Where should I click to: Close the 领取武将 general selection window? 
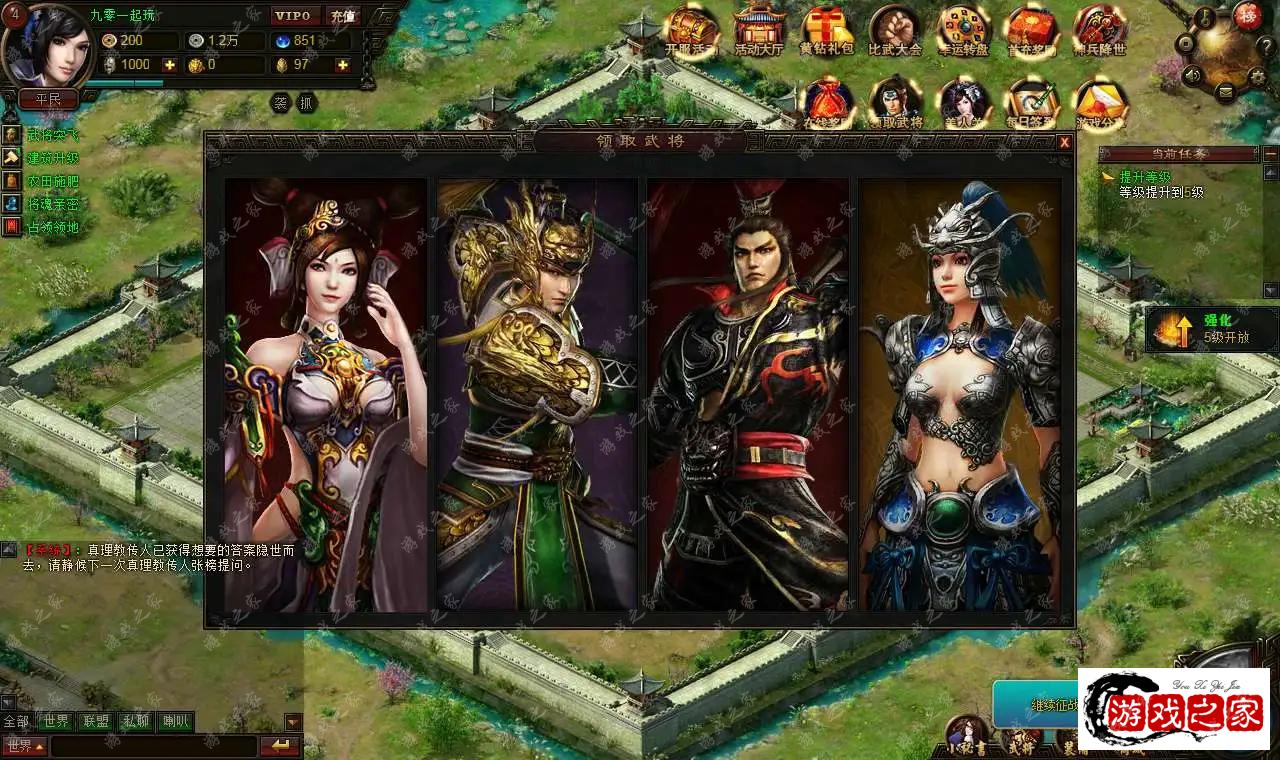click(x=1065, y=142)
